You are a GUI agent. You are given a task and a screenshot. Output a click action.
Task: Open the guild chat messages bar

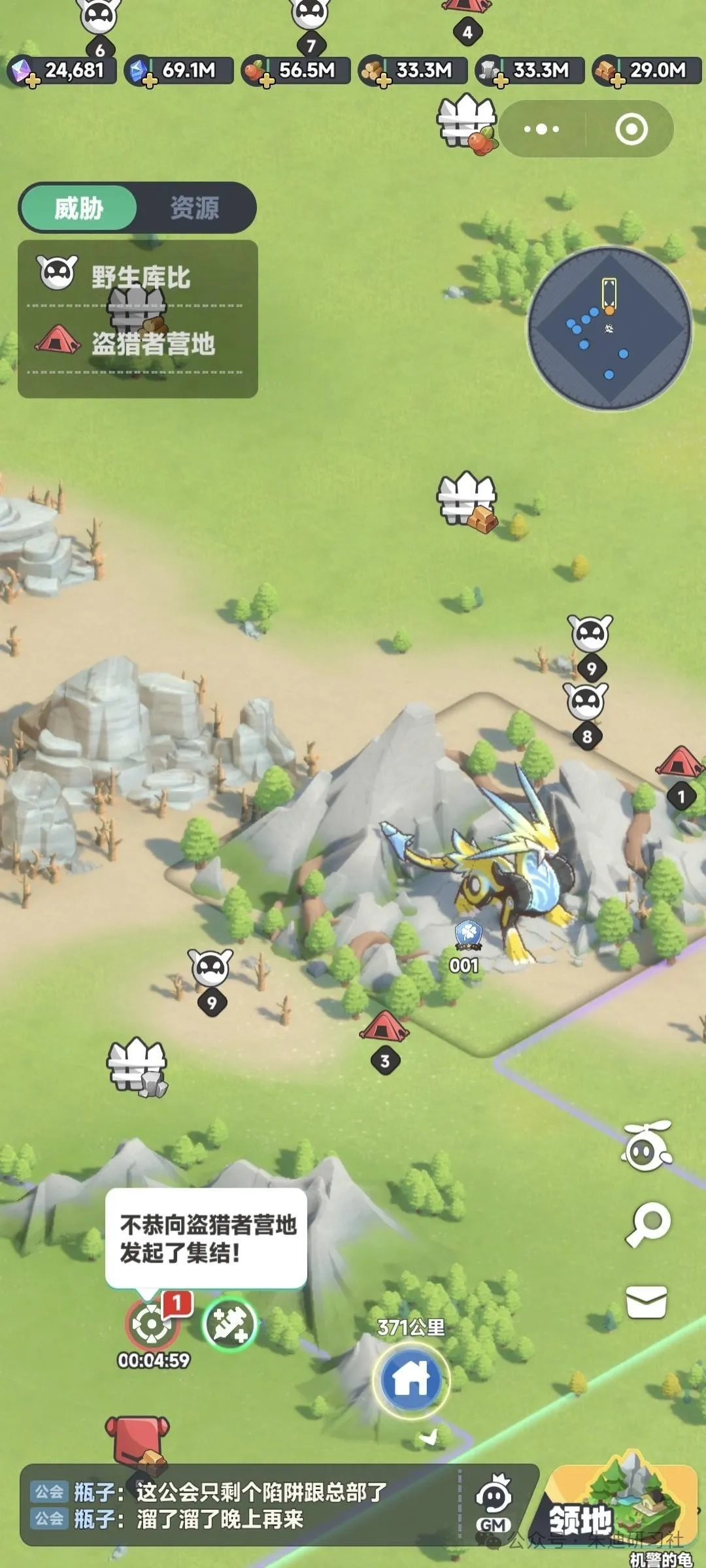(242, 1505)
